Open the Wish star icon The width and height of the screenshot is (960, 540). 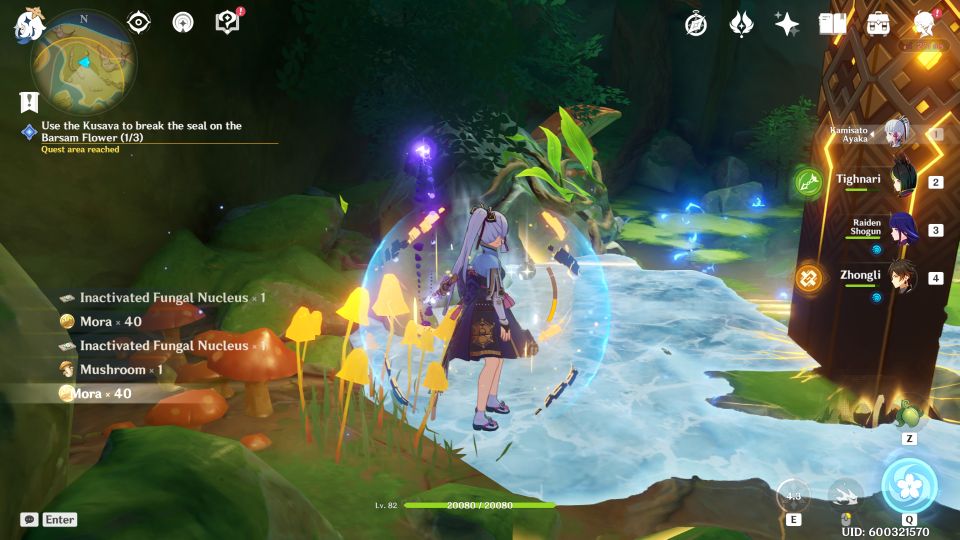pyautogui.click(x=787, y=24)
